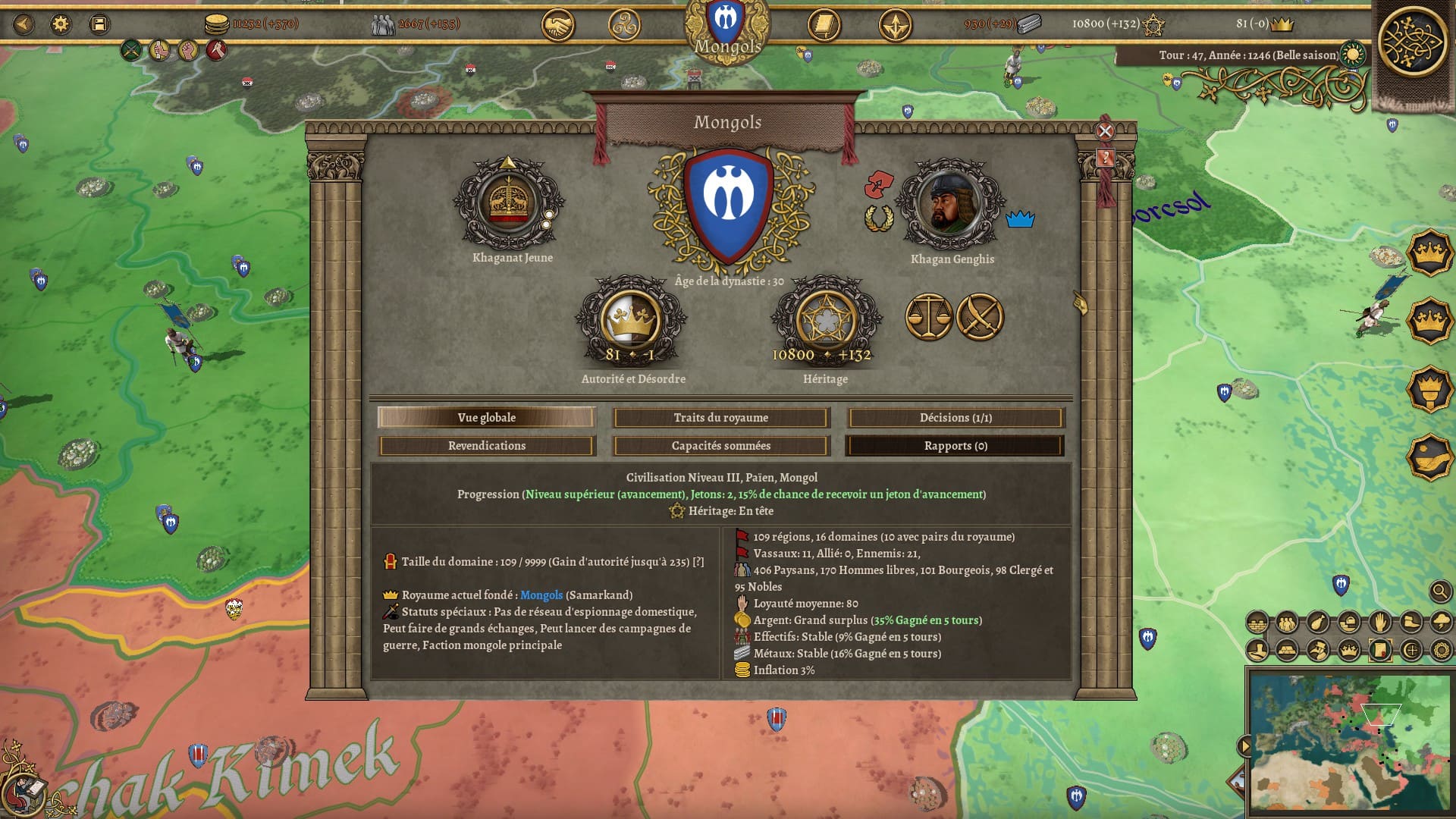
Task: Click the floppy disk save button
Action: (99, 24)
